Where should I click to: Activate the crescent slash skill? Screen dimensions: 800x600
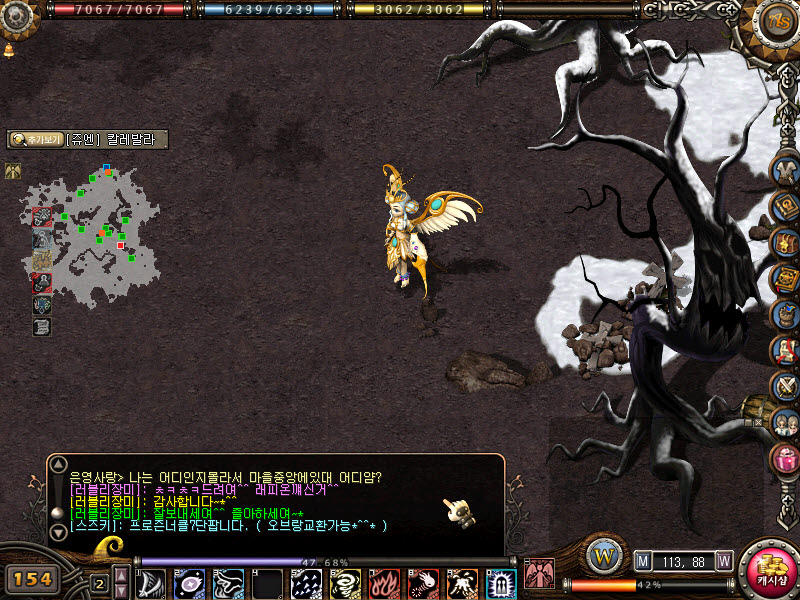pos(152,583)
